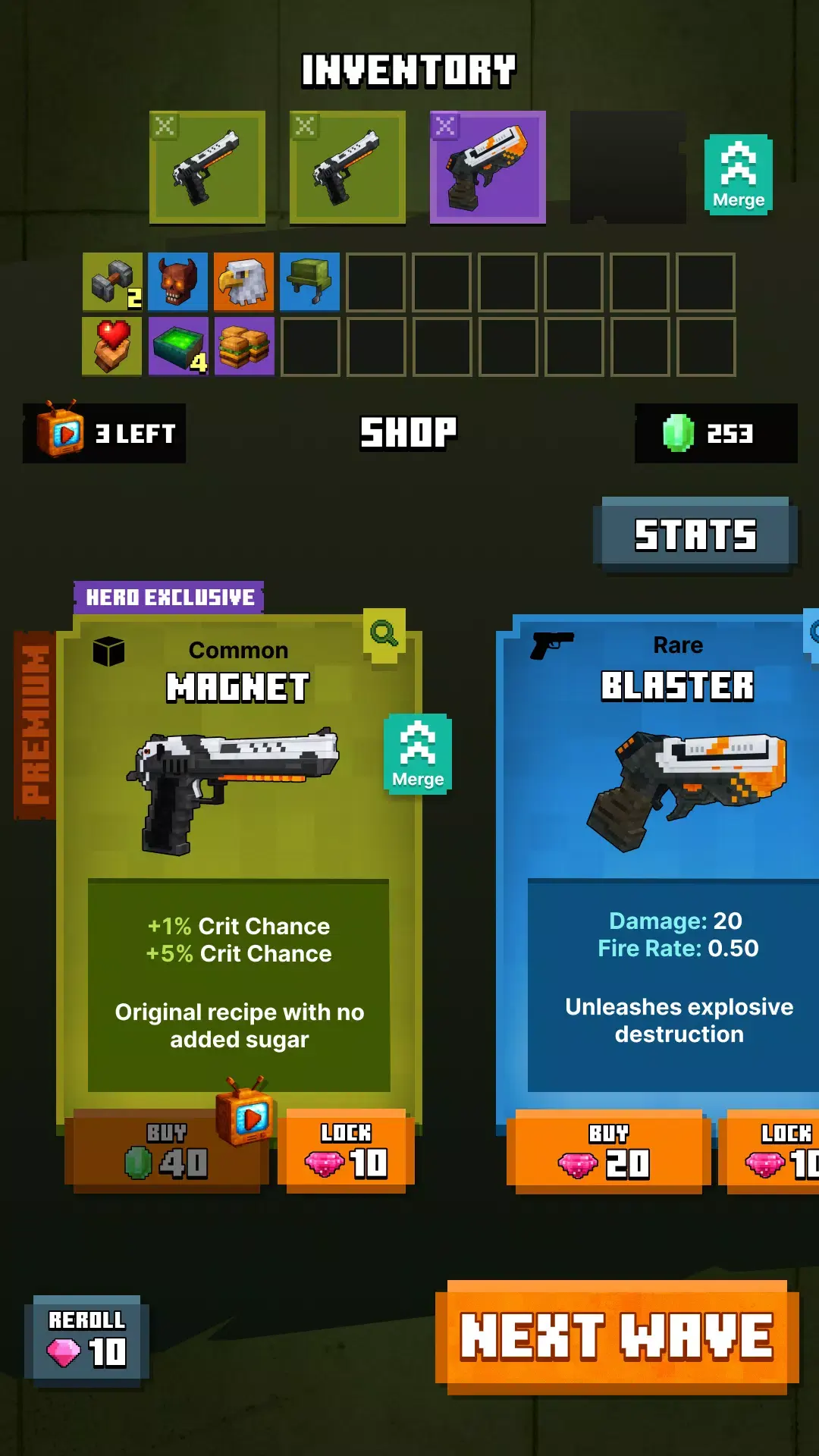Select the green chest item
The width and height of the screenshot is (819, 1456).
[177, 347]
